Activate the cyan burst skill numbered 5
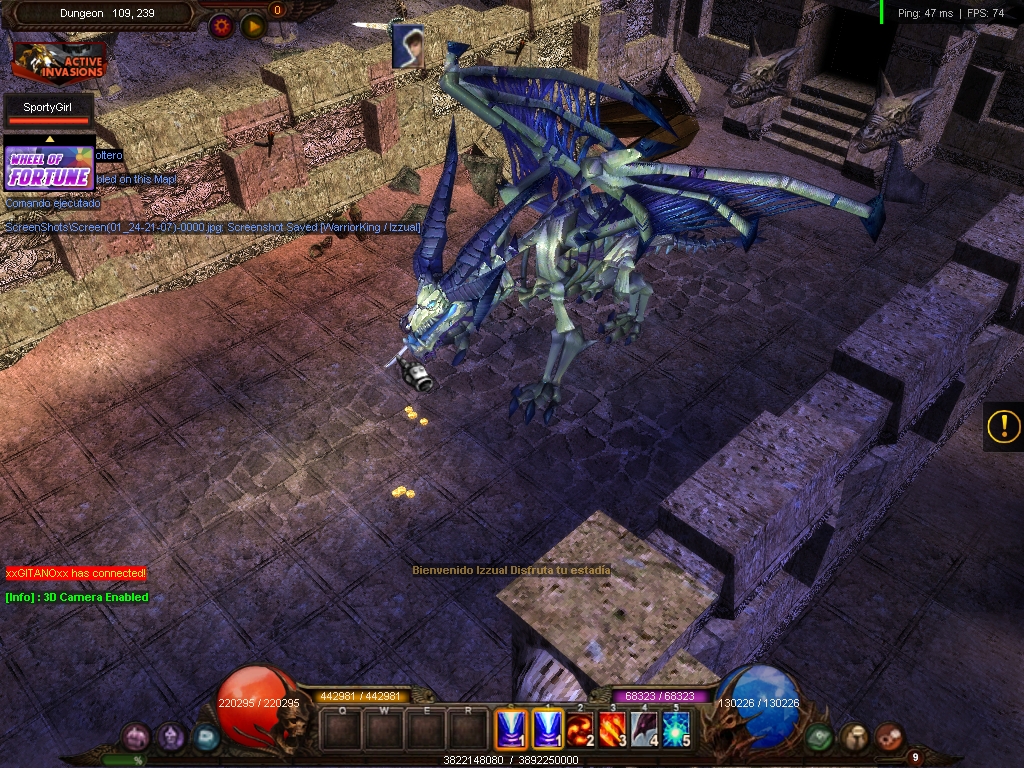Image resolution: width=1024 pixels, height=768 pixels. click(676, 730)
